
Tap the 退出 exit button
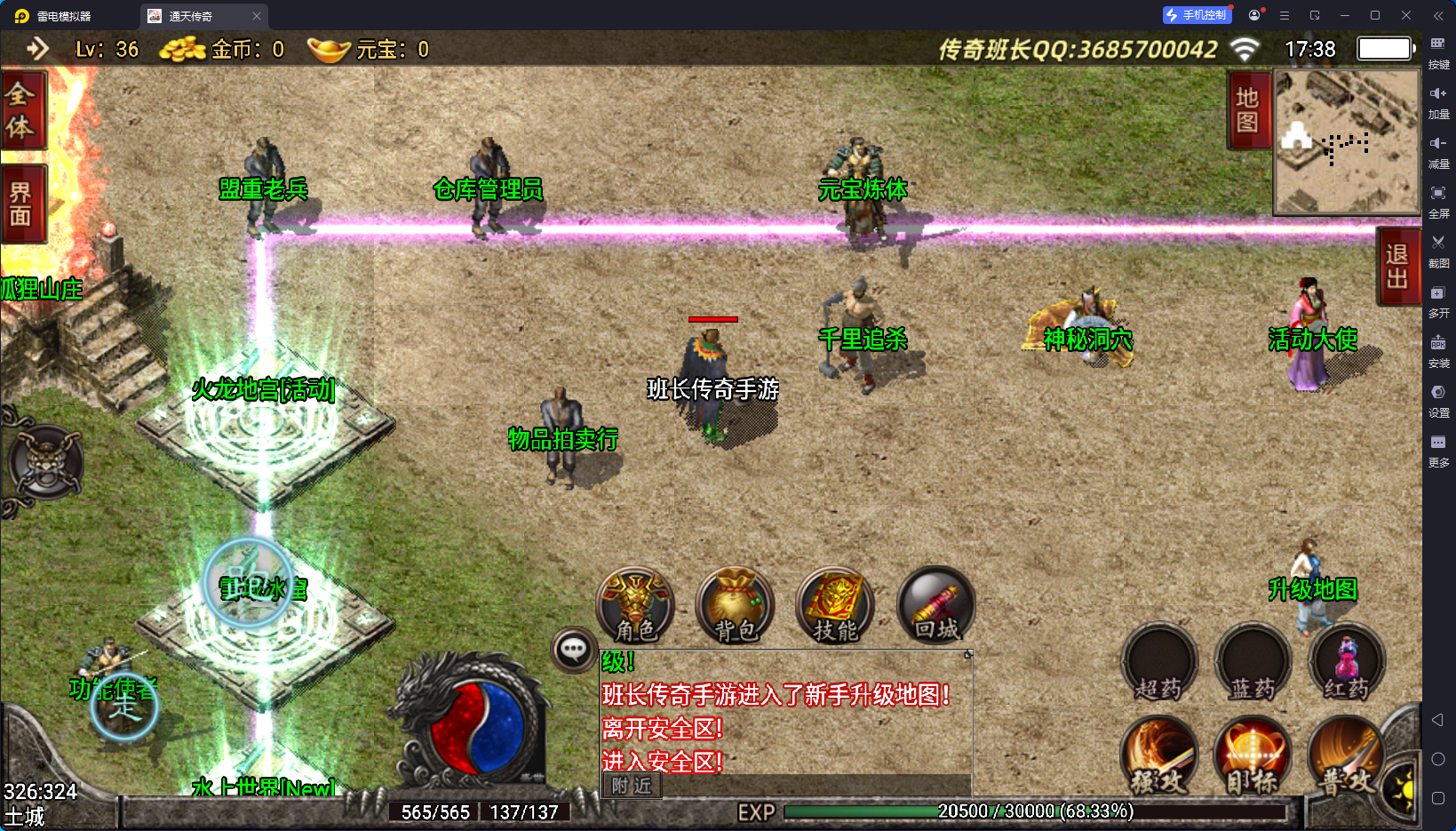1396,267
